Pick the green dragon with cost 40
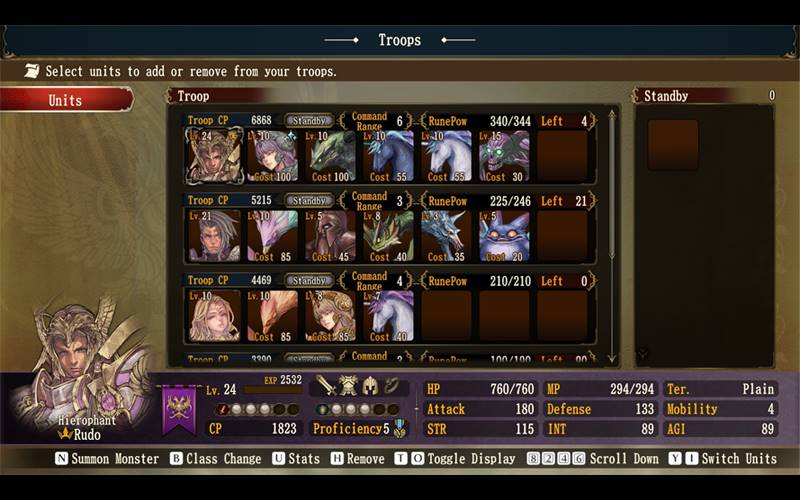The height and width of the screenshot is (500, 800). [389, 236]
